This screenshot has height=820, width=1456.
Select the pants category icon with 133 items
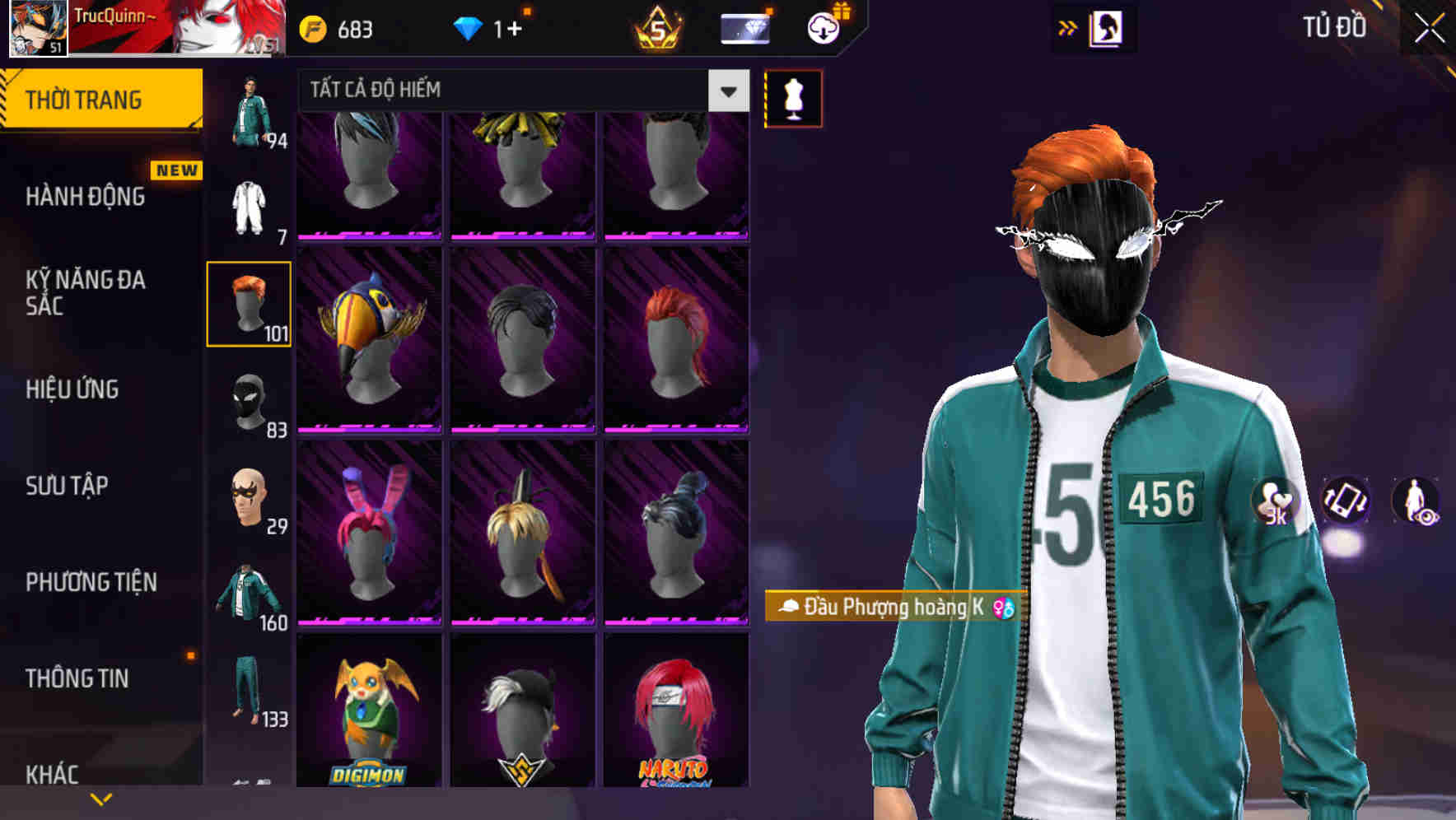[249, 692]
